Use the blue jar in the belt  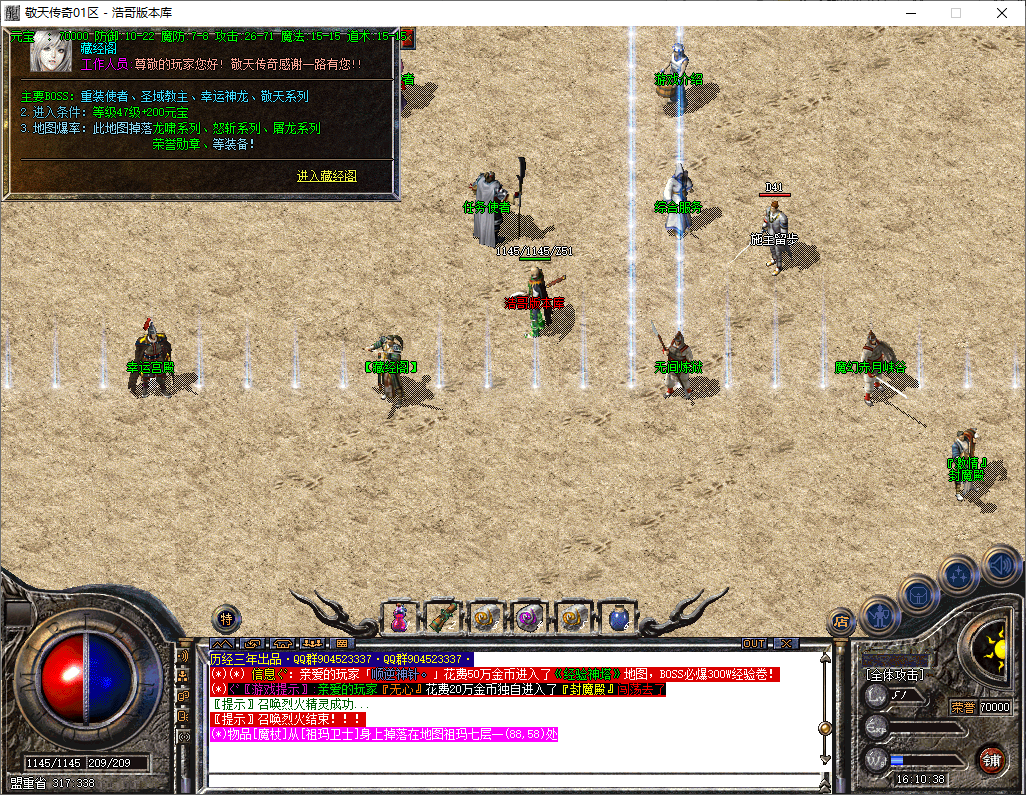pyautogui.click(x=617, y=618)
